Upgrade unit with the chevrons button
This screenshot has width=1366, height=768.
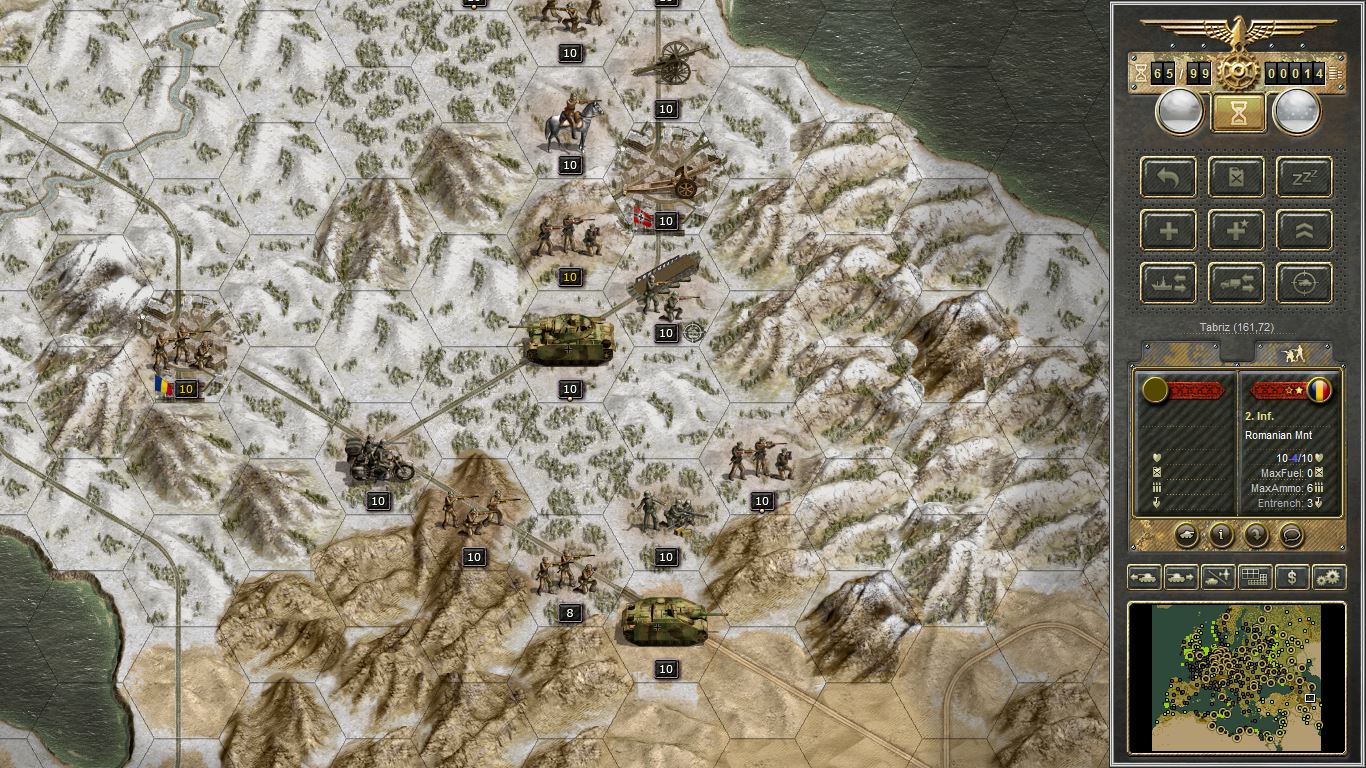[x=1304, y=230]
